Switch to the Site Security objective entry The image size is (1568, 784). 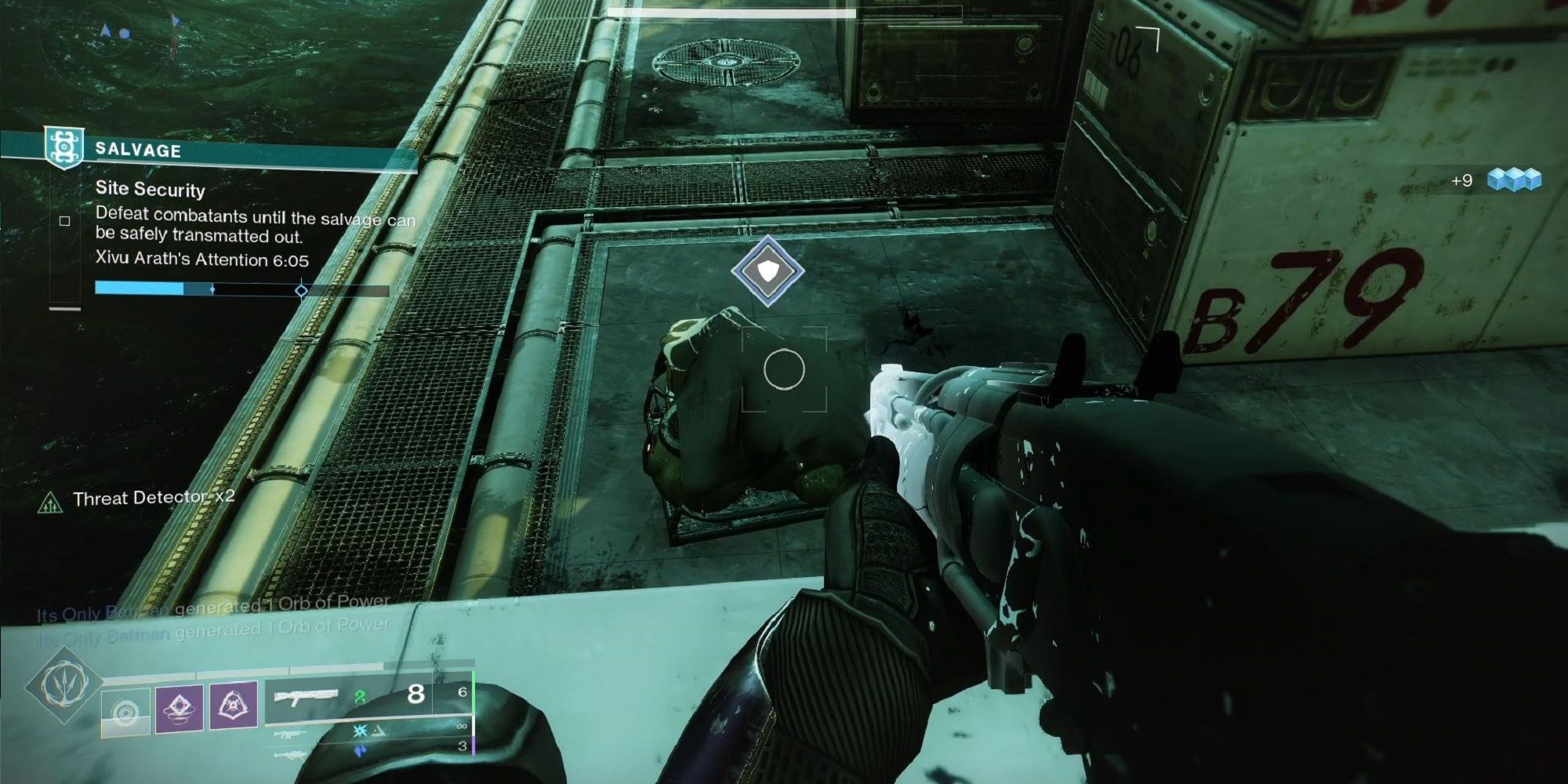[x=151, y=191]
